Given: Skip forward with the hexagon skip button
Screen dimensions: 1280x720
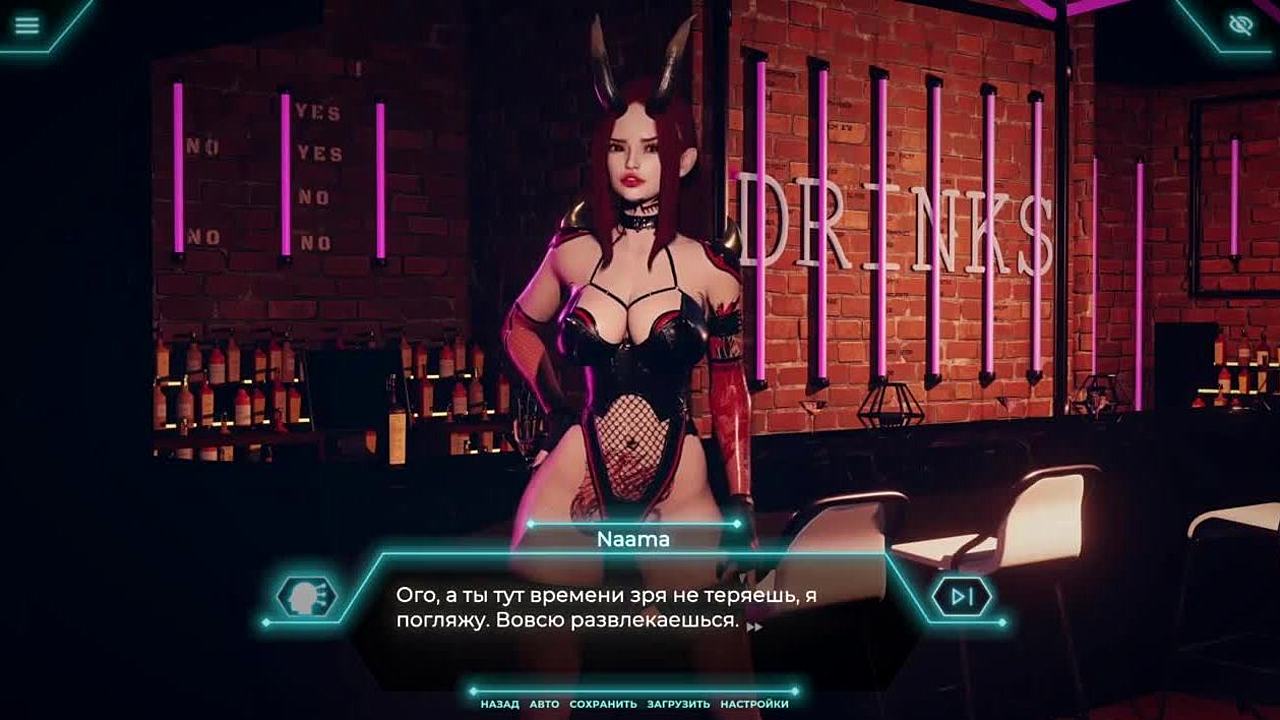Looking at the screenshot, I should (x=961, y=597).
